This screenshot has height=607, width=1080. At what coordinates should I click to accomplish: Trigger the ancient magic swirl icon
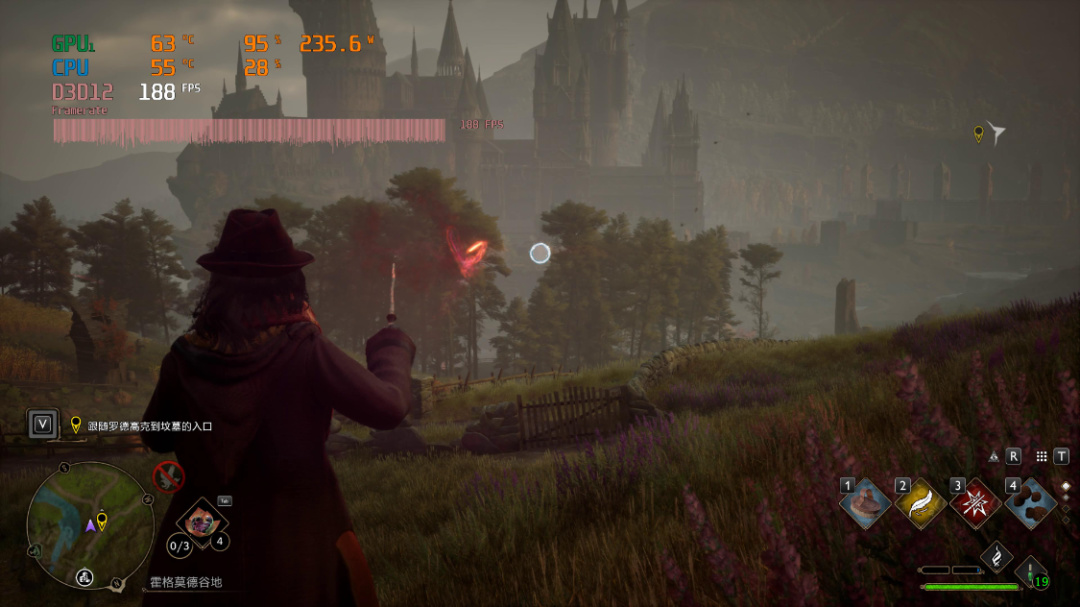coord(997,558)
